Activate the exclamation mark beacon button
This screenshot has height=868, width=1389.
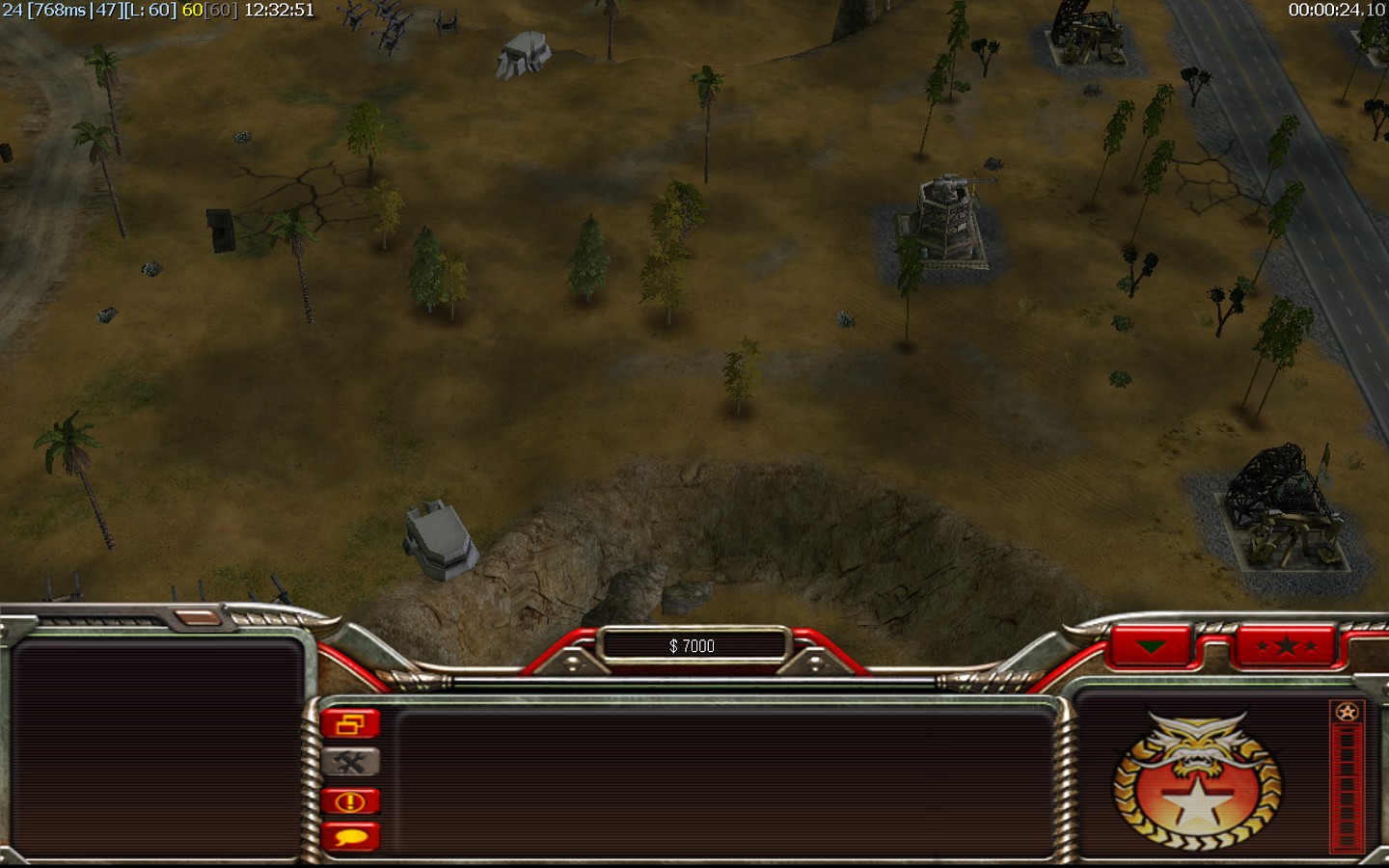tap(350, 800)
